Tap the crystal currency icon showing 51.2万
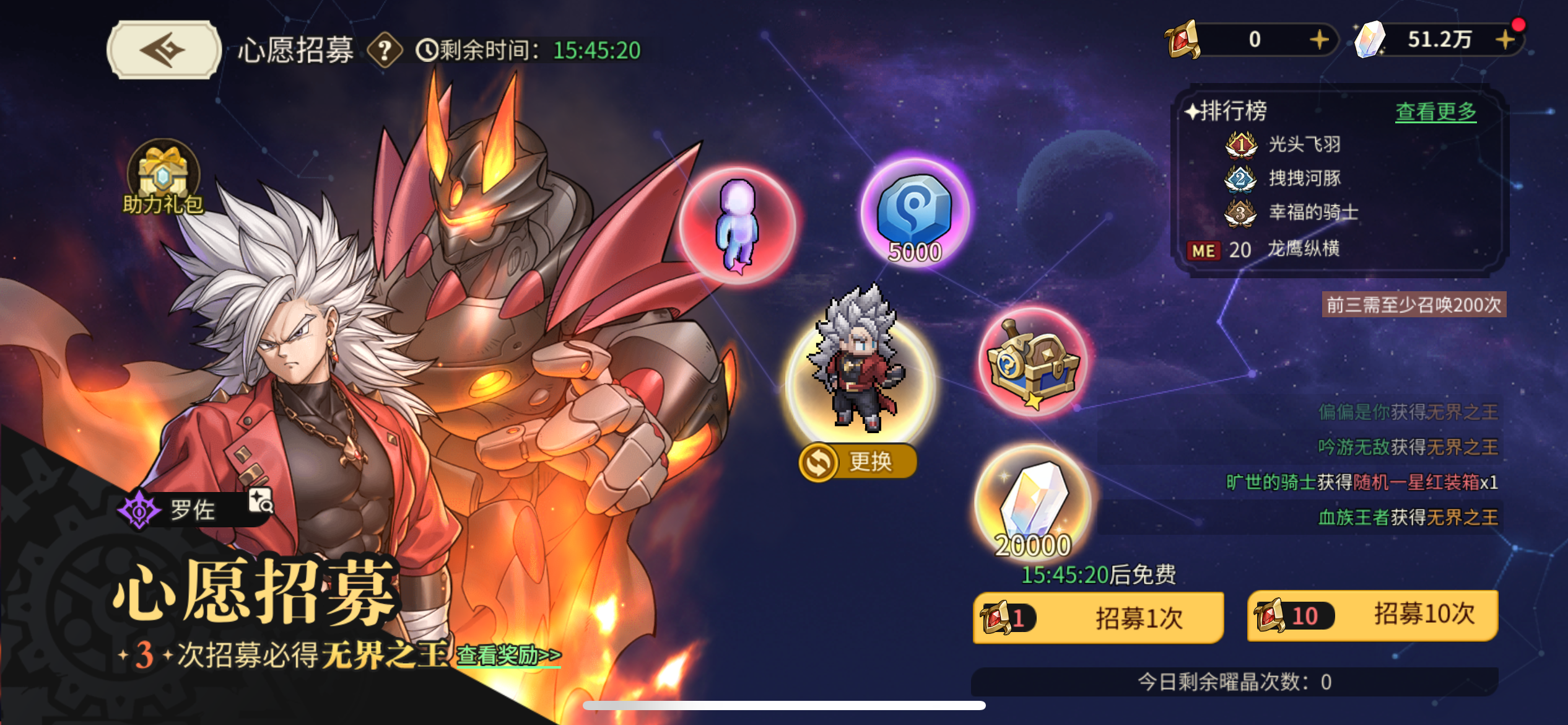The width and height of the screenshot is (1568, 725). [x=1370, y=41]
